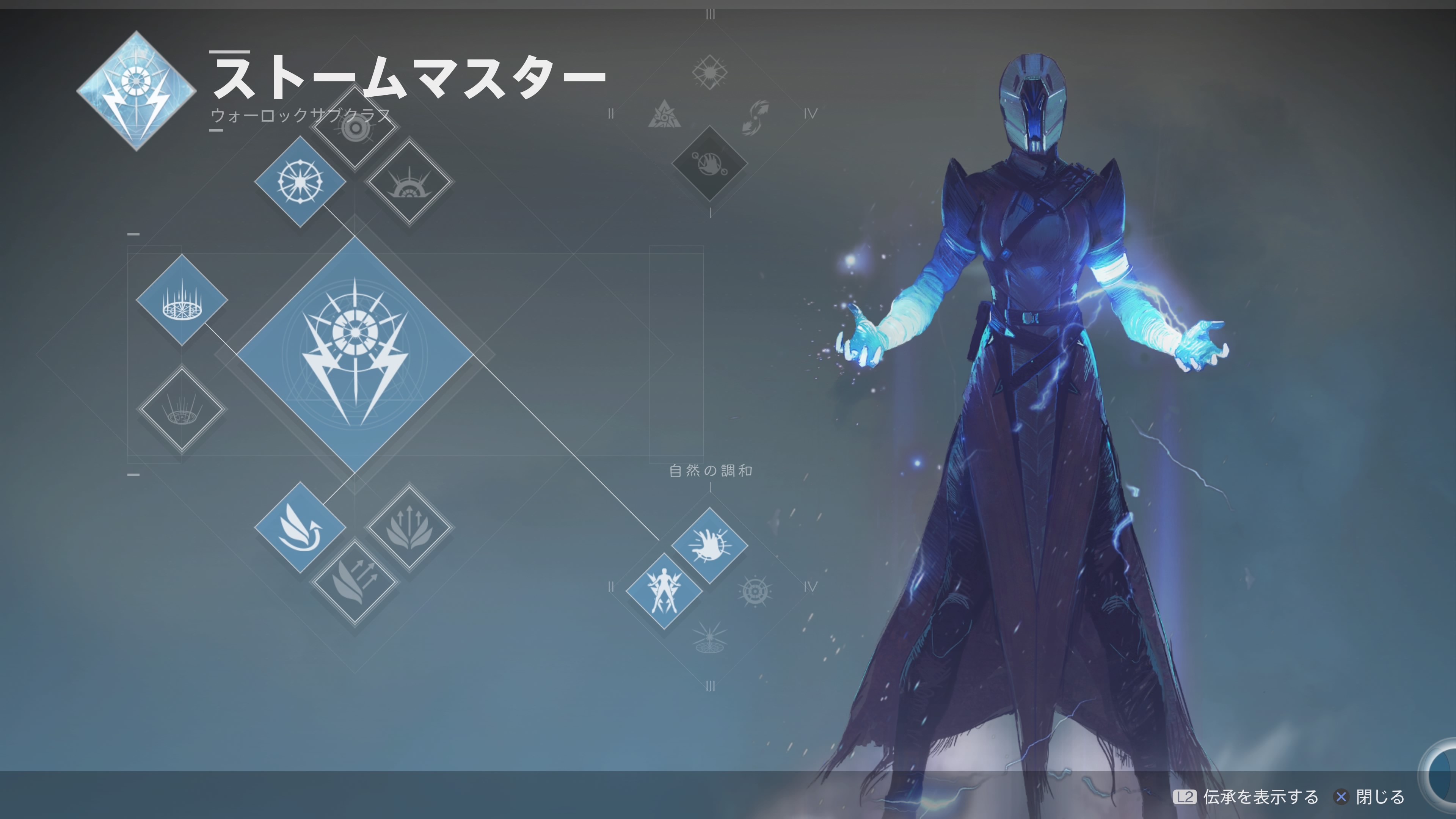
Task: Choose the wing with three arrows glide
Action: (355, 582)
